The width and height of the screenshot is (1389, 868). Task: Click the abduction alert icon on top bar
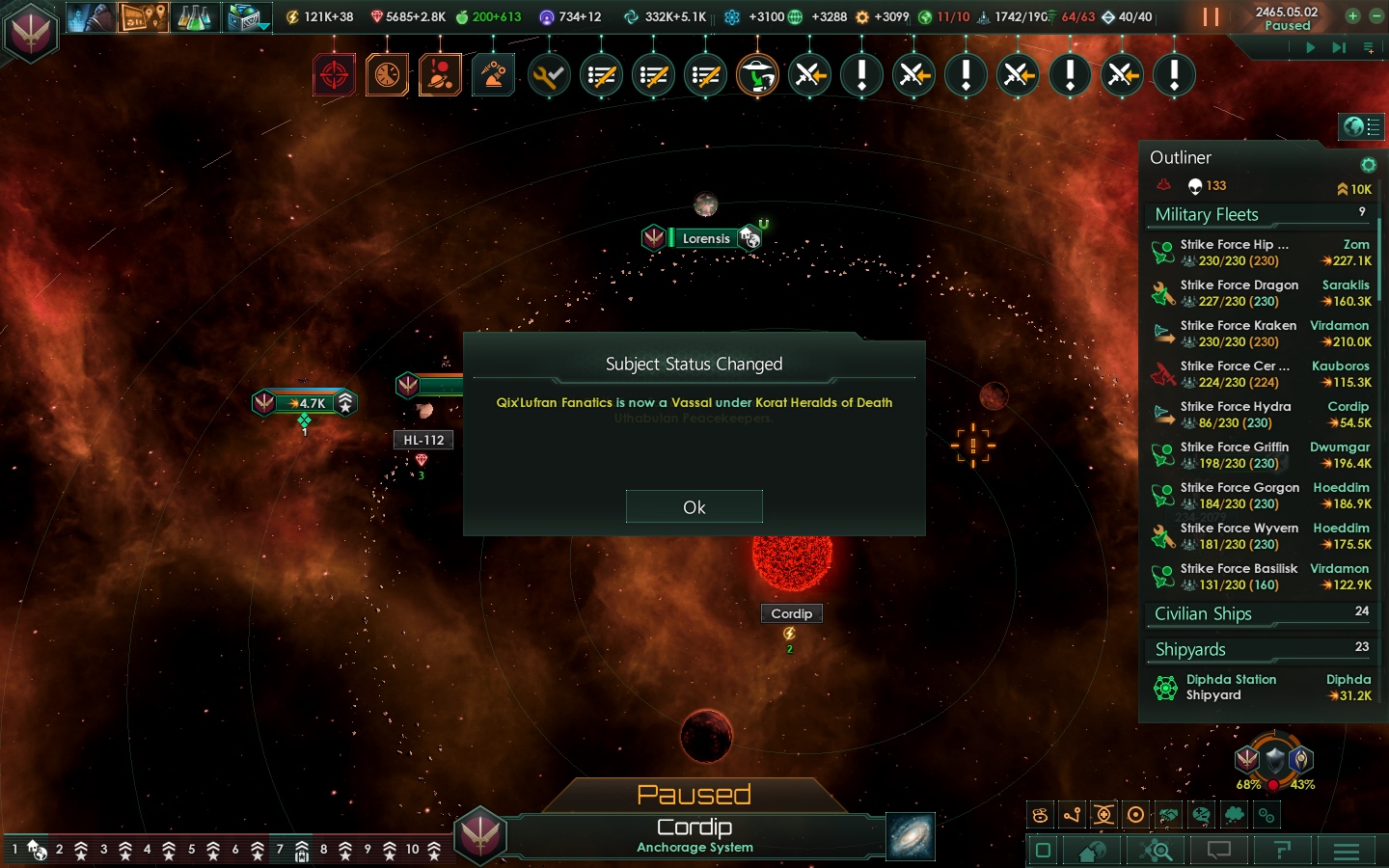pyautogui.click(x=757, y=74)
